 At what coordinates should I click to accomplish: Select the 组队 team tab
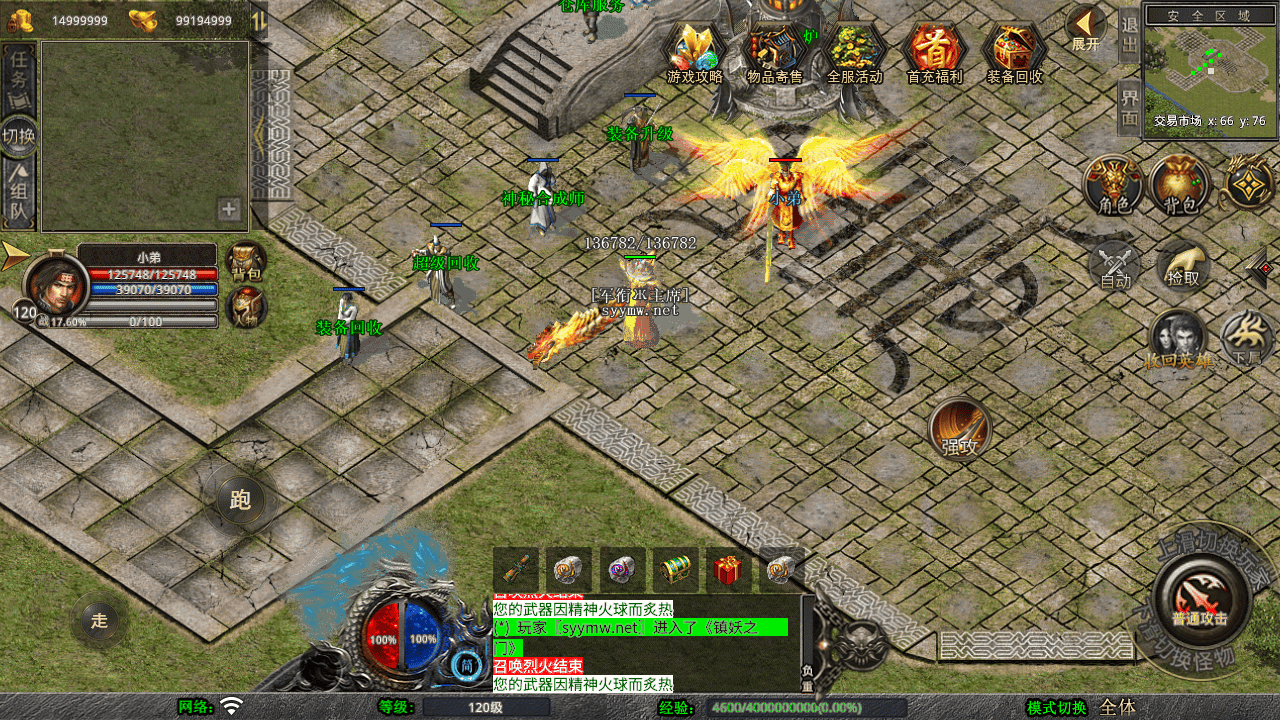click(19, 190)
